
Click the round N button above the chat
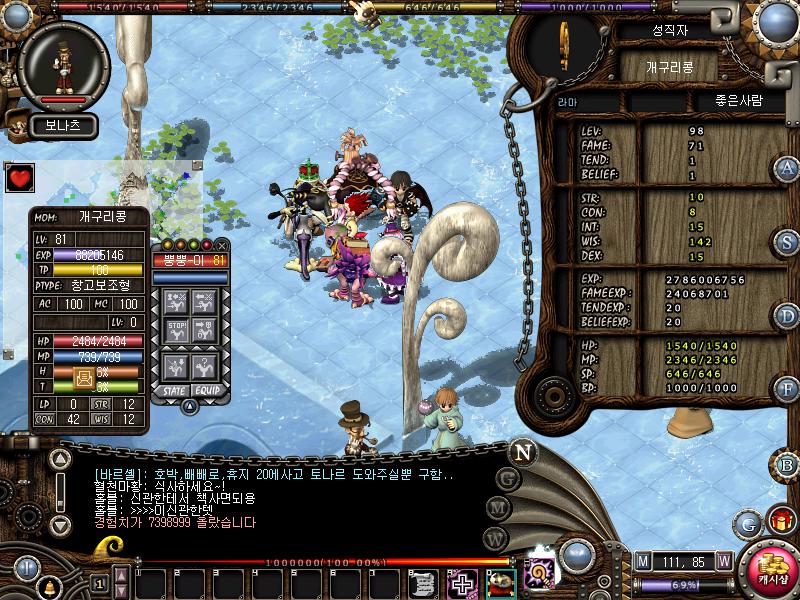(522, 451)
